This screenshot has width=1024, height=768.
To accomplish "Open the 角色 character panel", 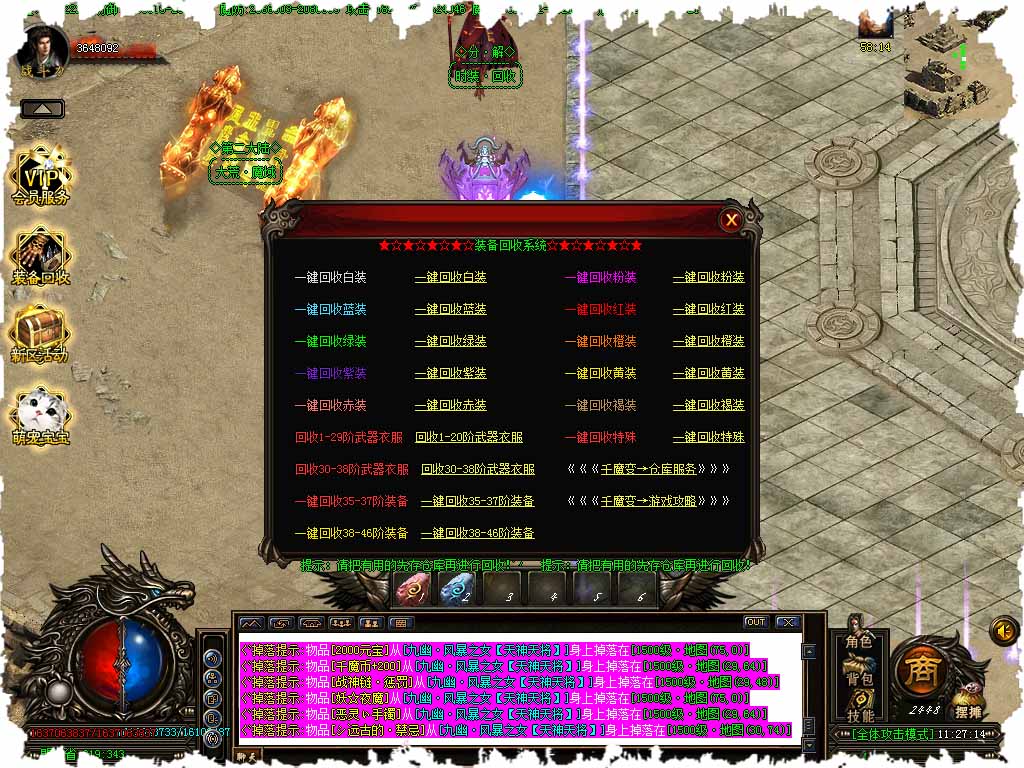I will (x=859, y=642).
